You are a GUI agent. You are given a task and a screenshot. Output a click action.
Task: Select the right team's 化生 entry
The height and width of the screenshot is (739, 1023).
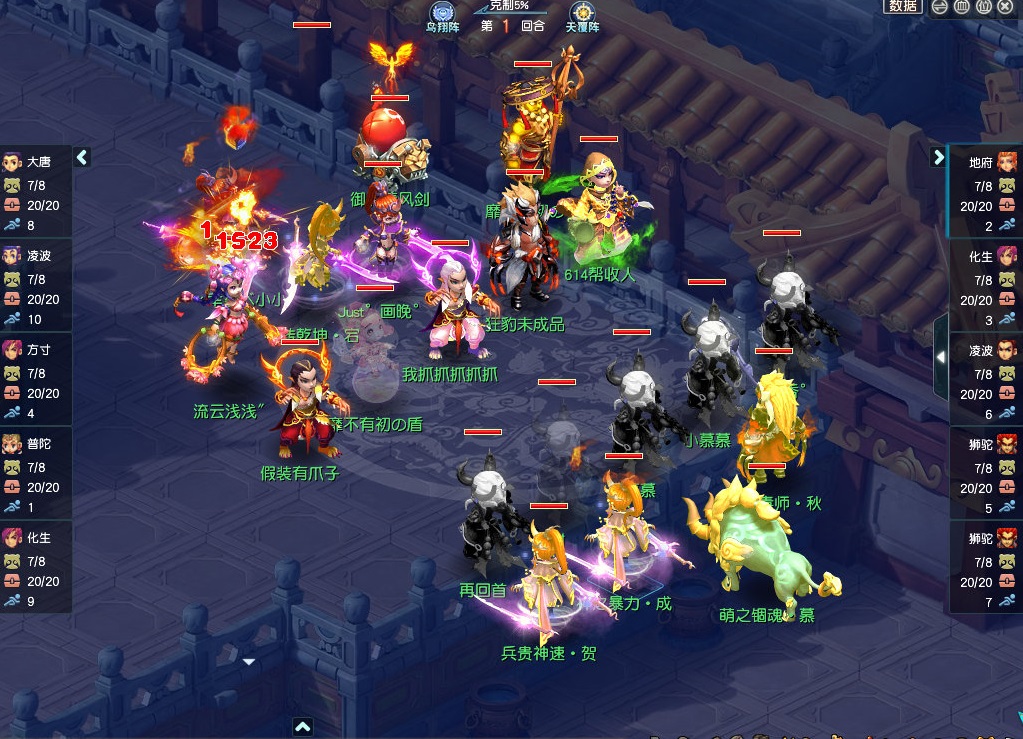985,285
